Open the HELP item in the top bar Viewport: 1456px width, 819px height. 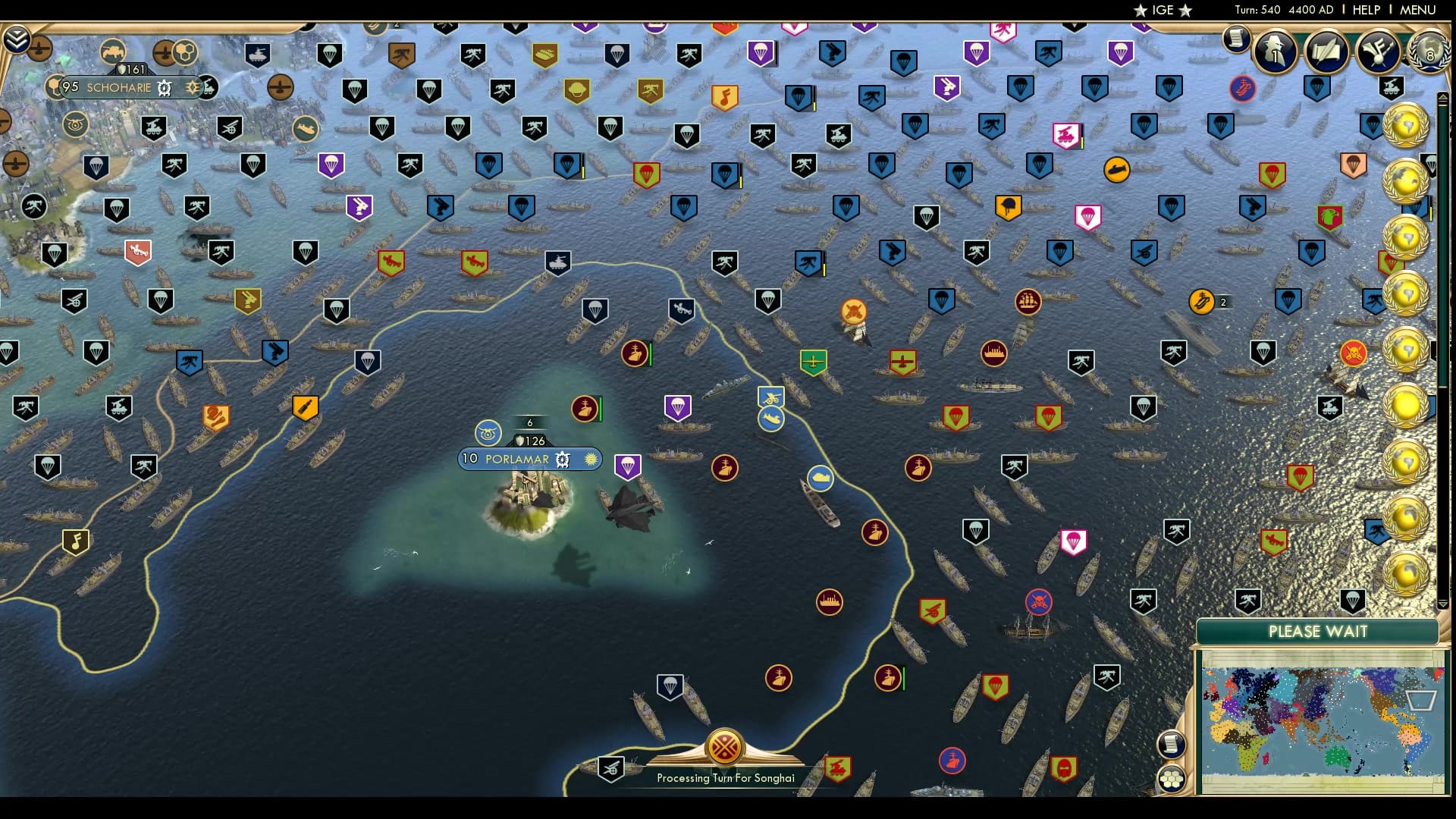pyautogui.click(x=1365, y=10)
